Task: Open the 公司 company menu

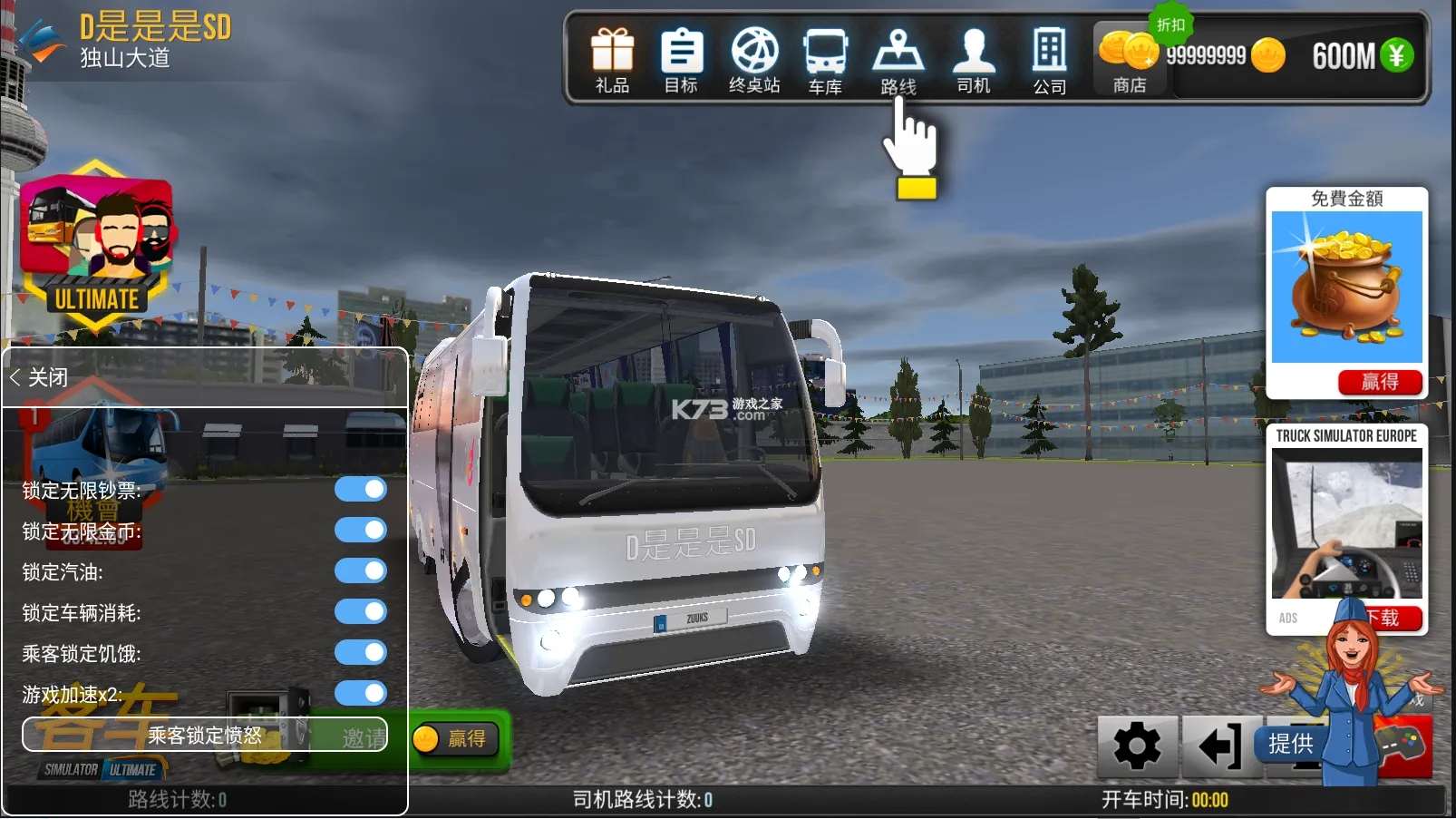Action: pos(1049,62)
